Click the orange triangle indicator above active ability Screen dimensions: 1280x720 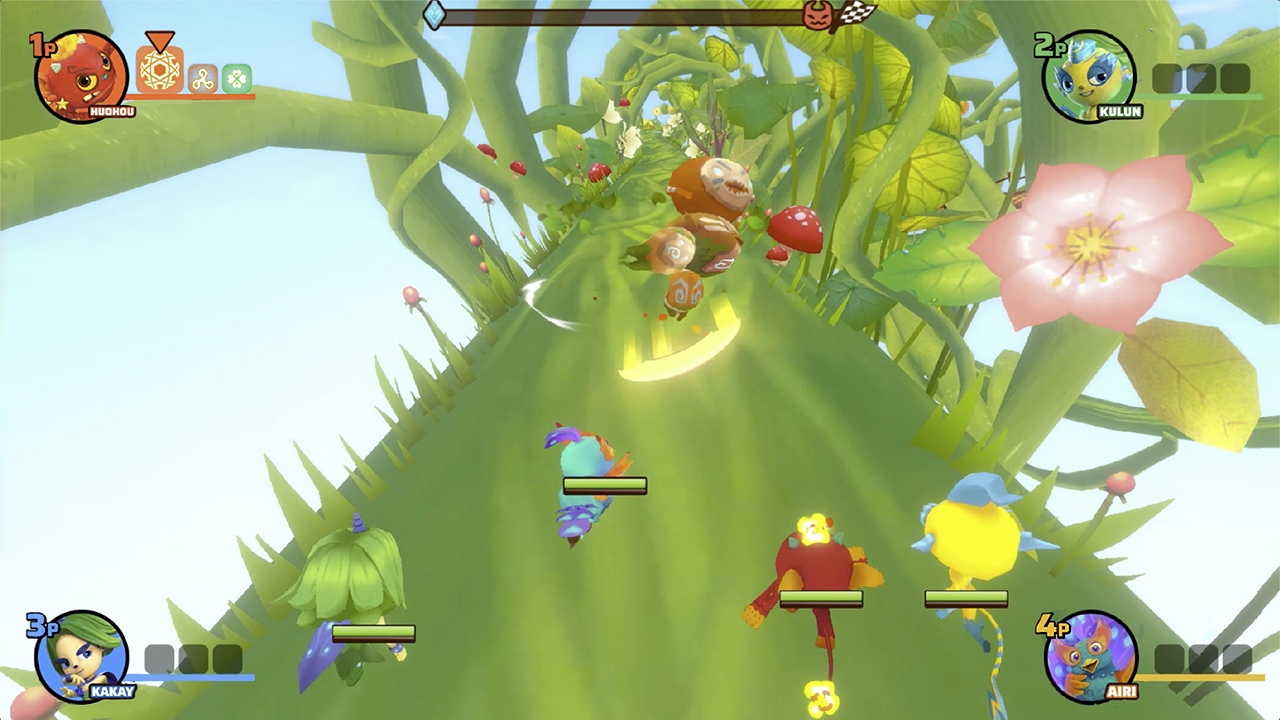159,40
